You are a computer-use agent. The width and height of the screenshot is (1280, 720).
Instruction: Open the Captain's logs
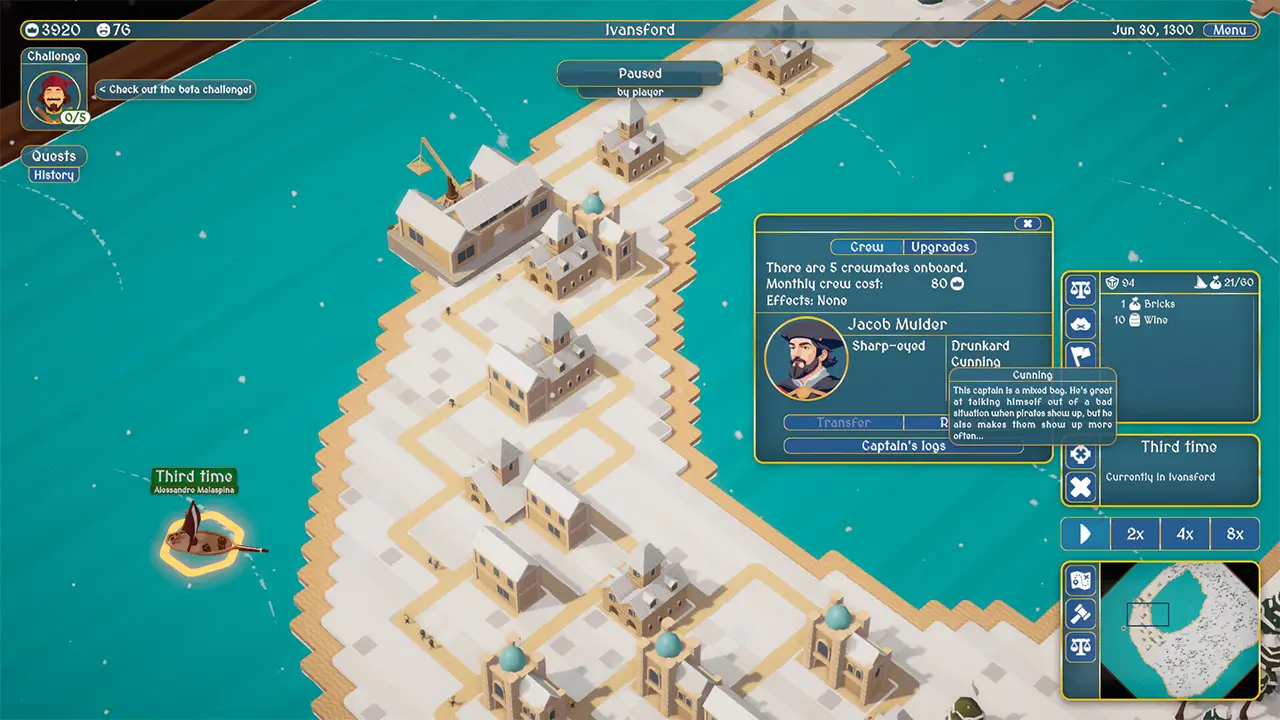point(903,446)
